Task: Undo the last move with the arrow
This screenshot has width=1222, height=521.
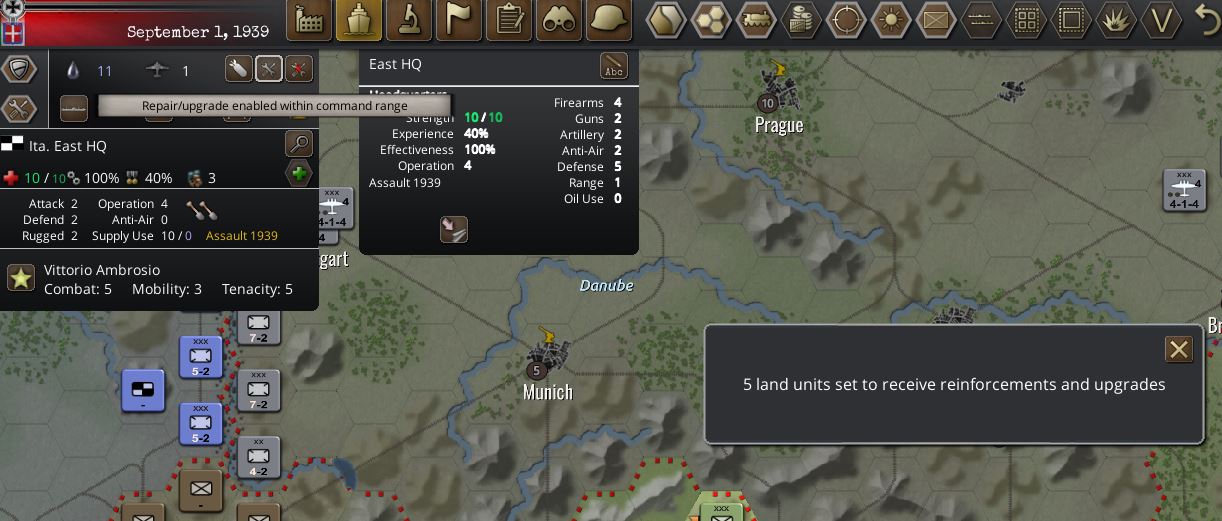Action: point(1208,18)
